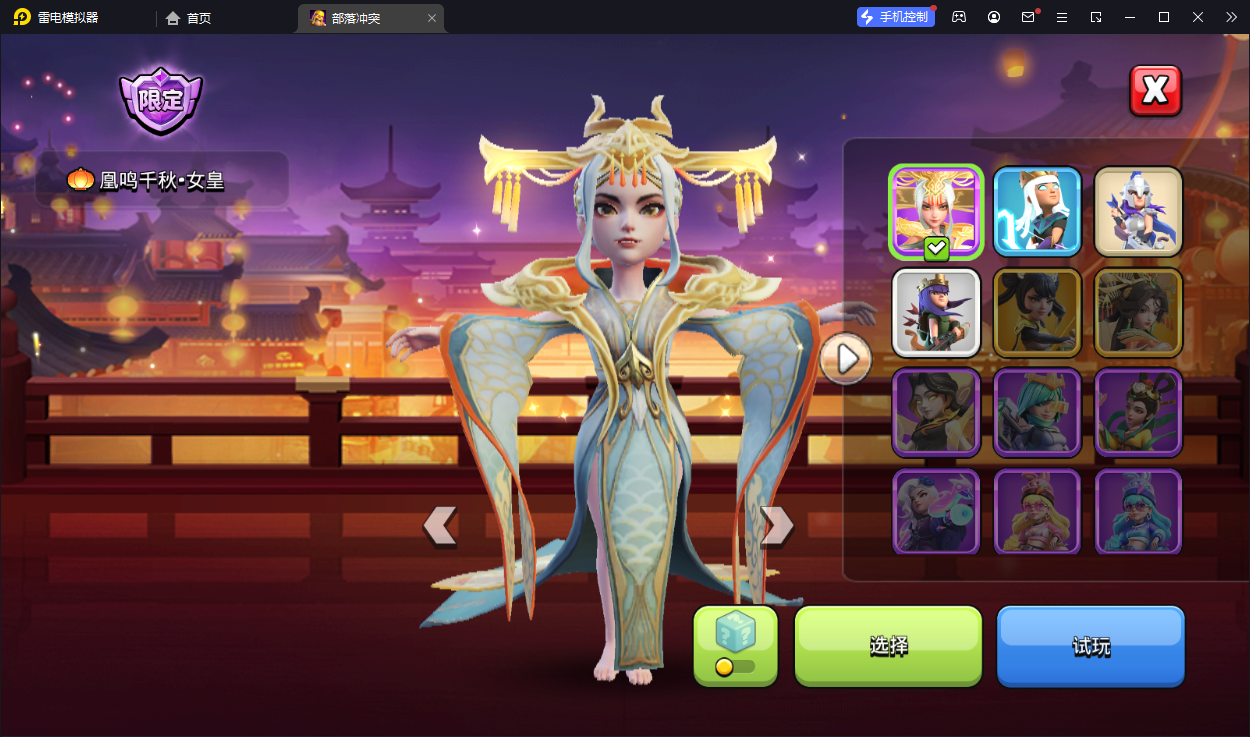Open the 手机控制 phone control button
Image resolution: width=1250 pixels, height=737 pixels.
click(895, 17)
